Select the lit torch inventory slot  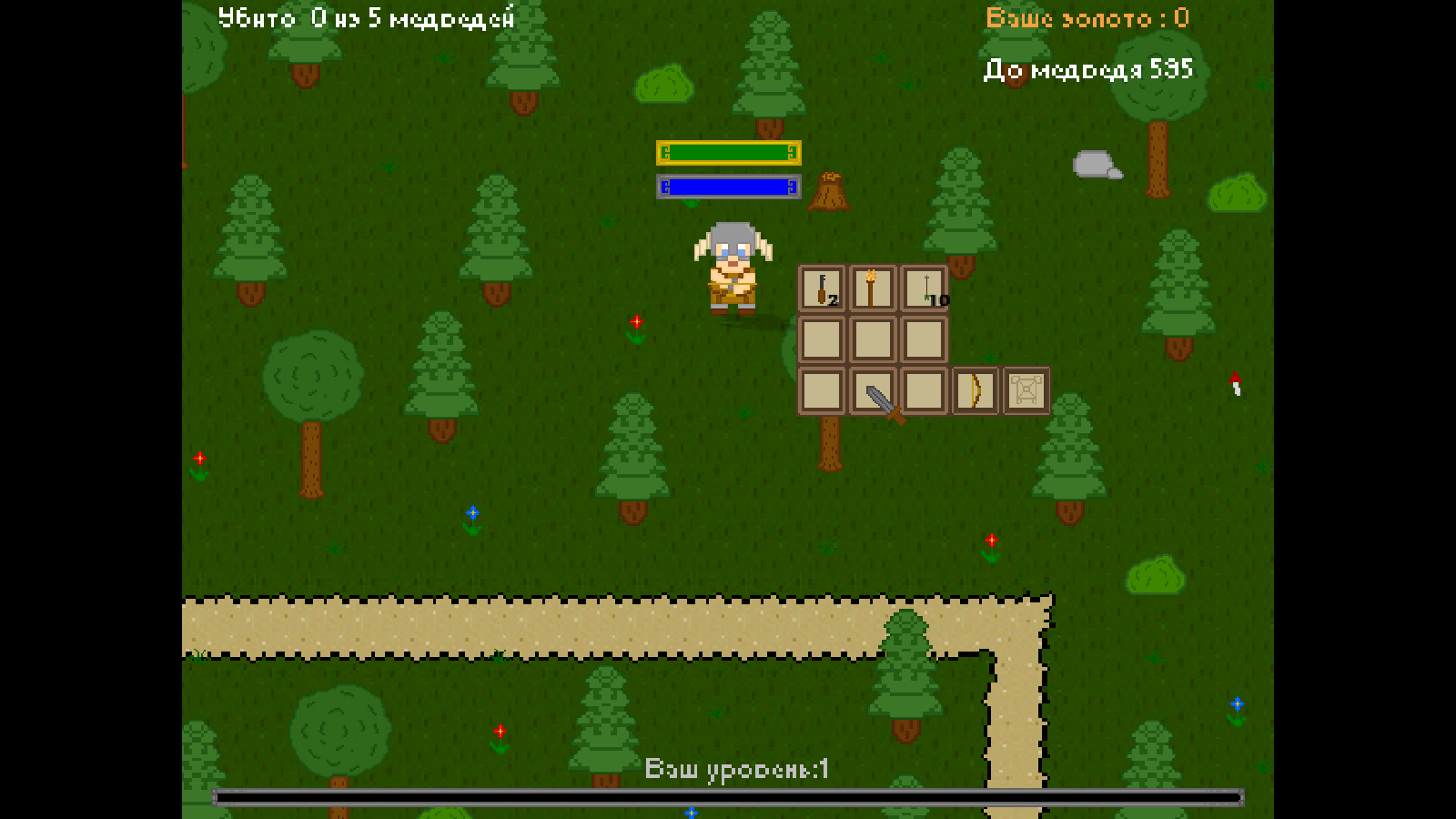[x=872, y=288]
